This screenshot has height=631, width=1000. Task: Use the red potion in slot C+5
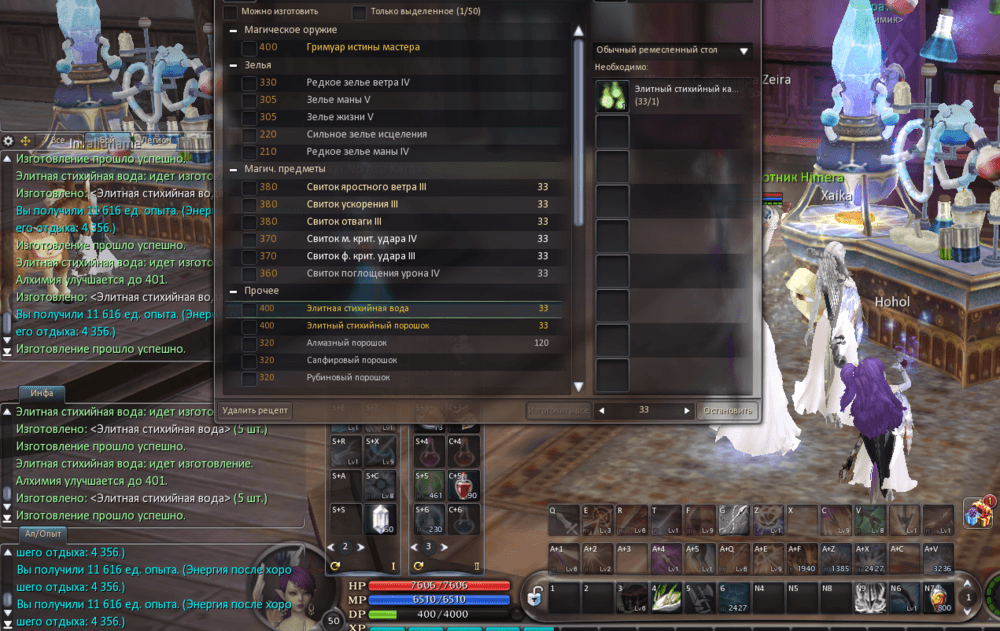(464, 485)
